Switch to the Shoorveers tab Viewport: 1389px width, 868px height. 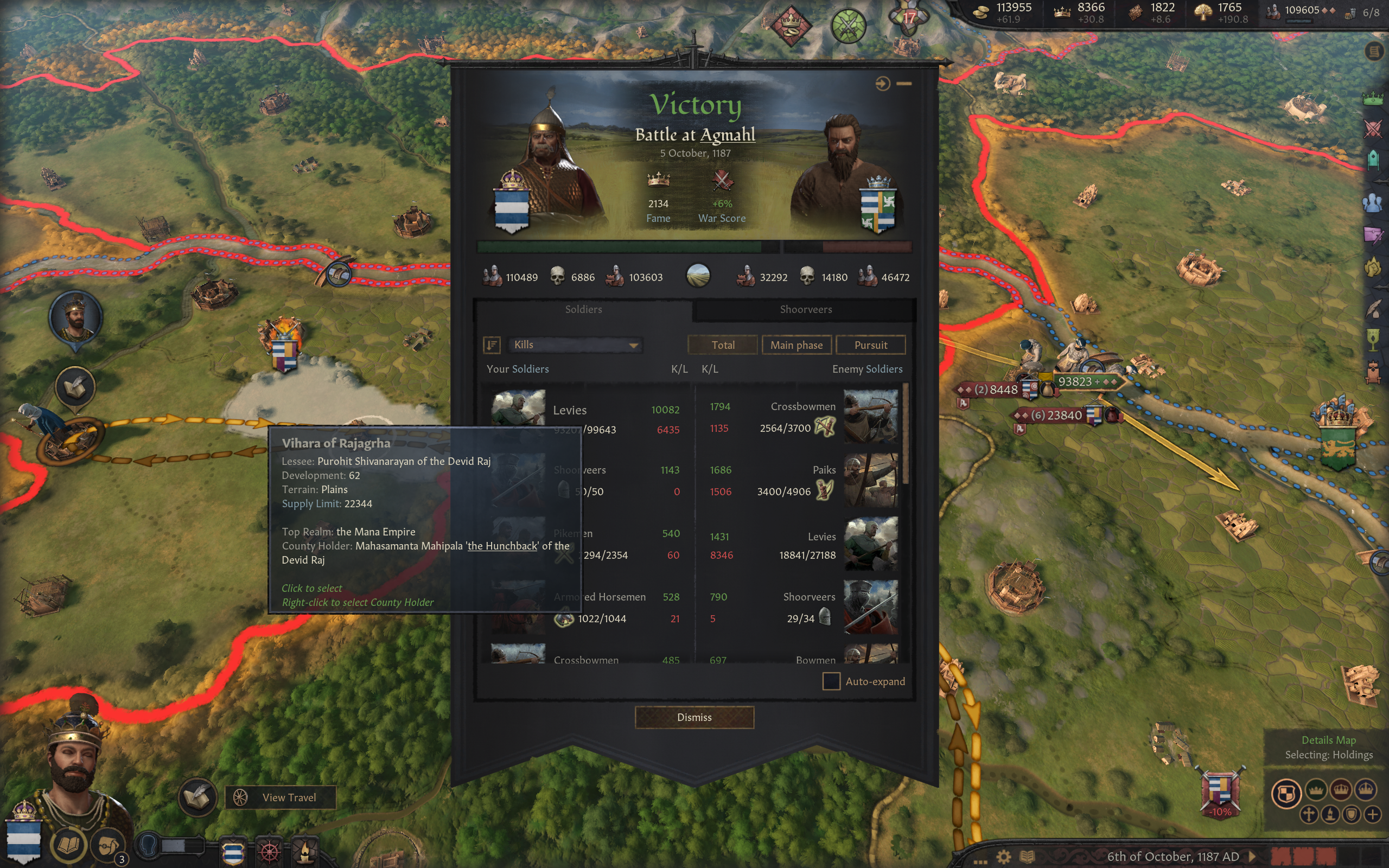tap(805, 309)
